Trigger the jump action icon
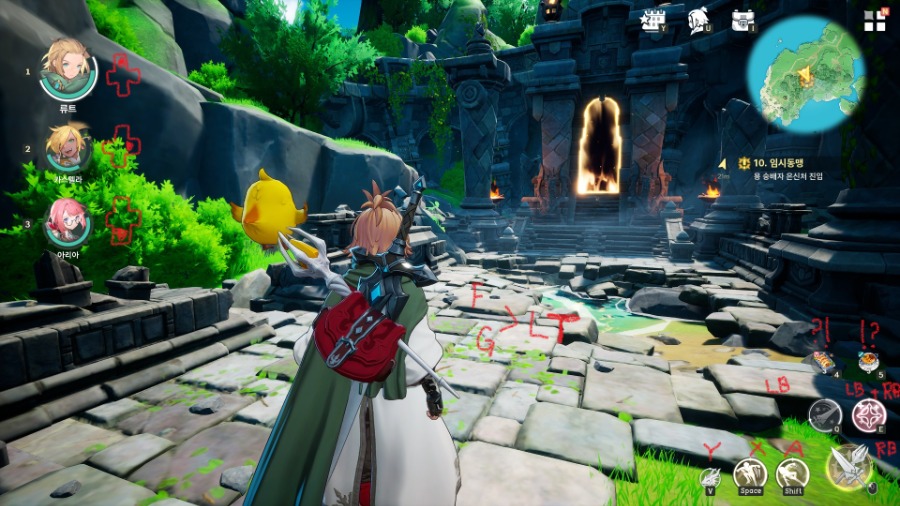Screen dimensions: 900x506 point(750,472)
